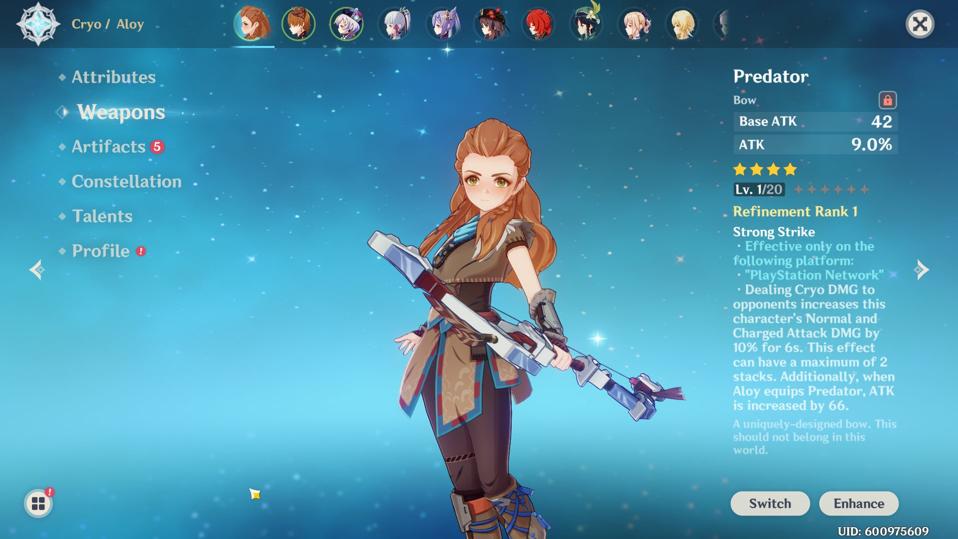This screenshot has height=539, width=958.
Task: Open the grid menu in the bottom corner
Action: tap(38, 503)
